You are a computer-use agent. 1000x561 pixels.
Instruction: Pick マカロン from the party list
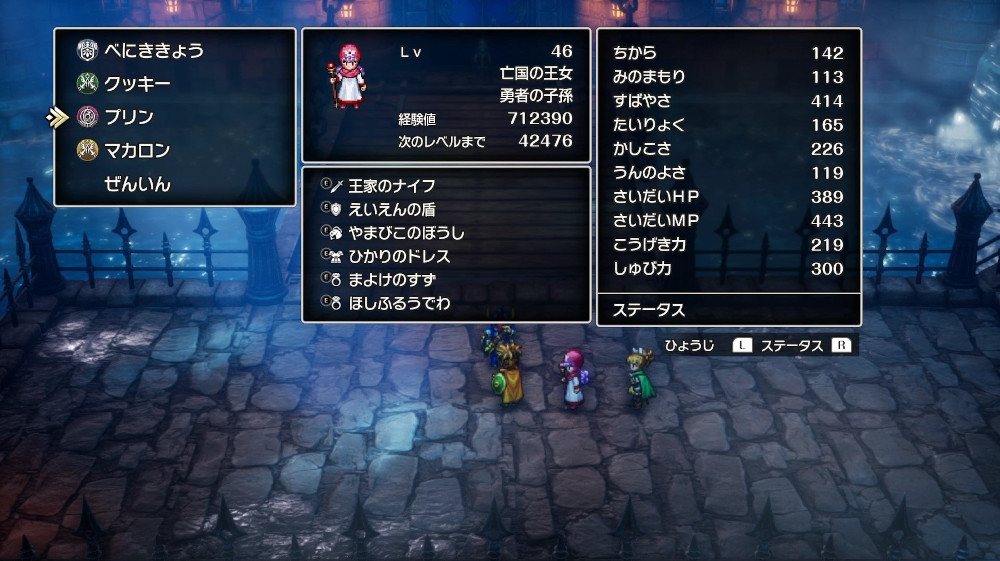point(137,151)
